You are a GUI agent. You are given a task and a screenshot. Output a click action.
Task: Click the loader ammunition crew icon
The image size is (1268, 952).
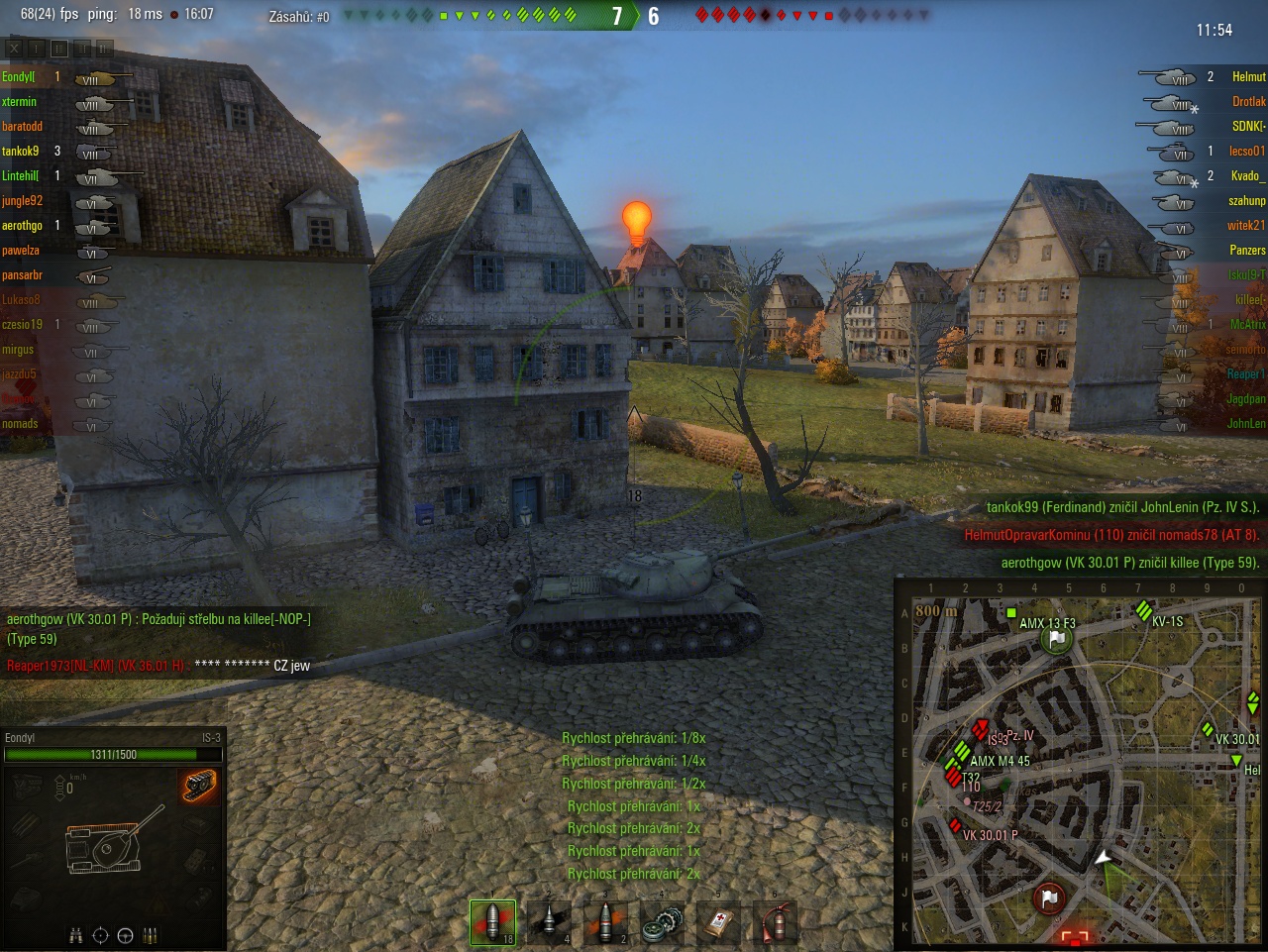(151, 935)
